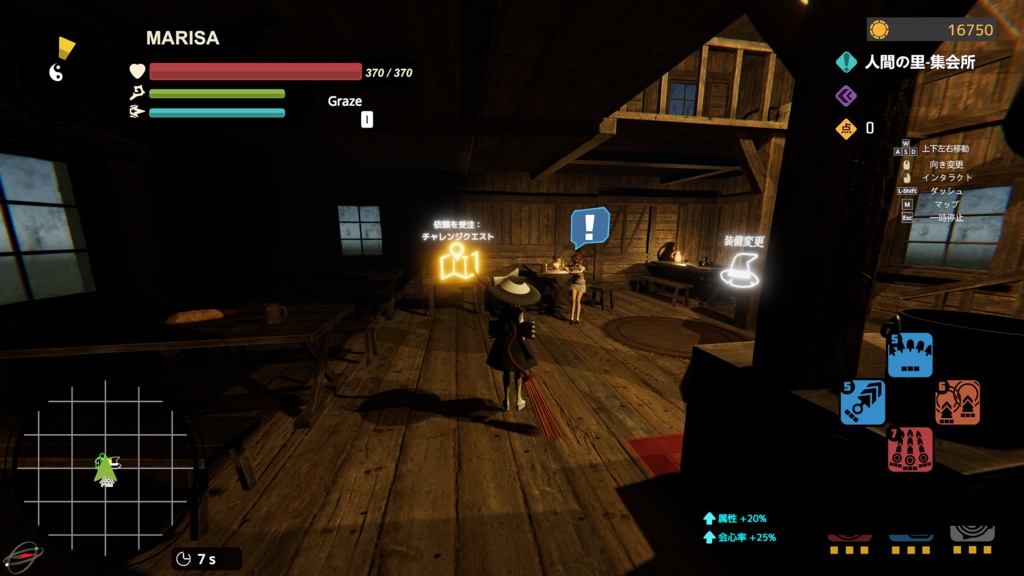Screen dimensions: 1024x576
Task: Open the challenge quest map marker
Action: [x=459, y=262]
